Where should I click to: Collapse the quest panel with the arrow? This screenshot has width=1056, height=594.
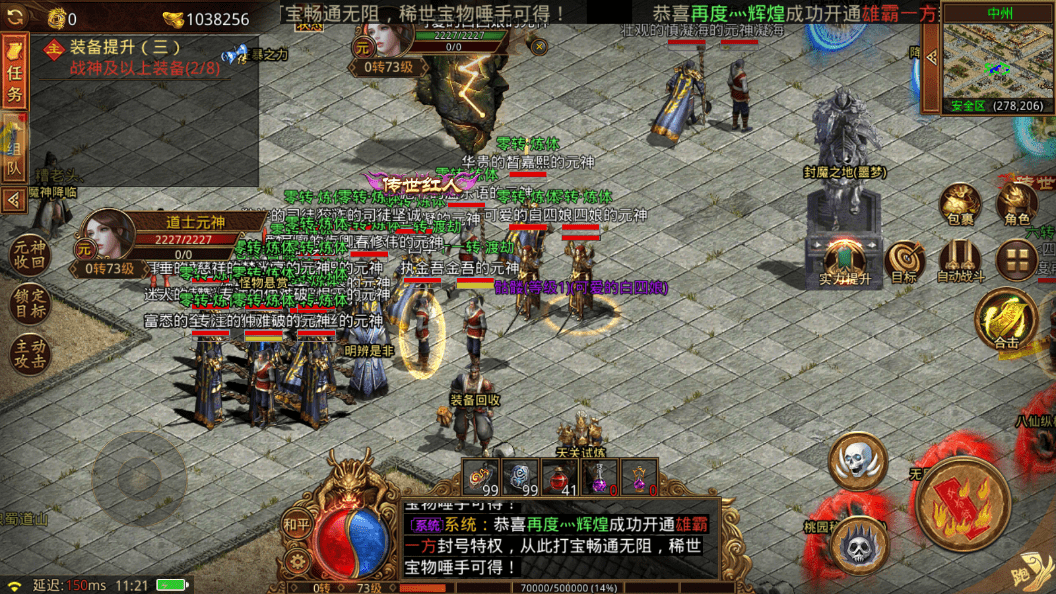[x=14, y=200]
